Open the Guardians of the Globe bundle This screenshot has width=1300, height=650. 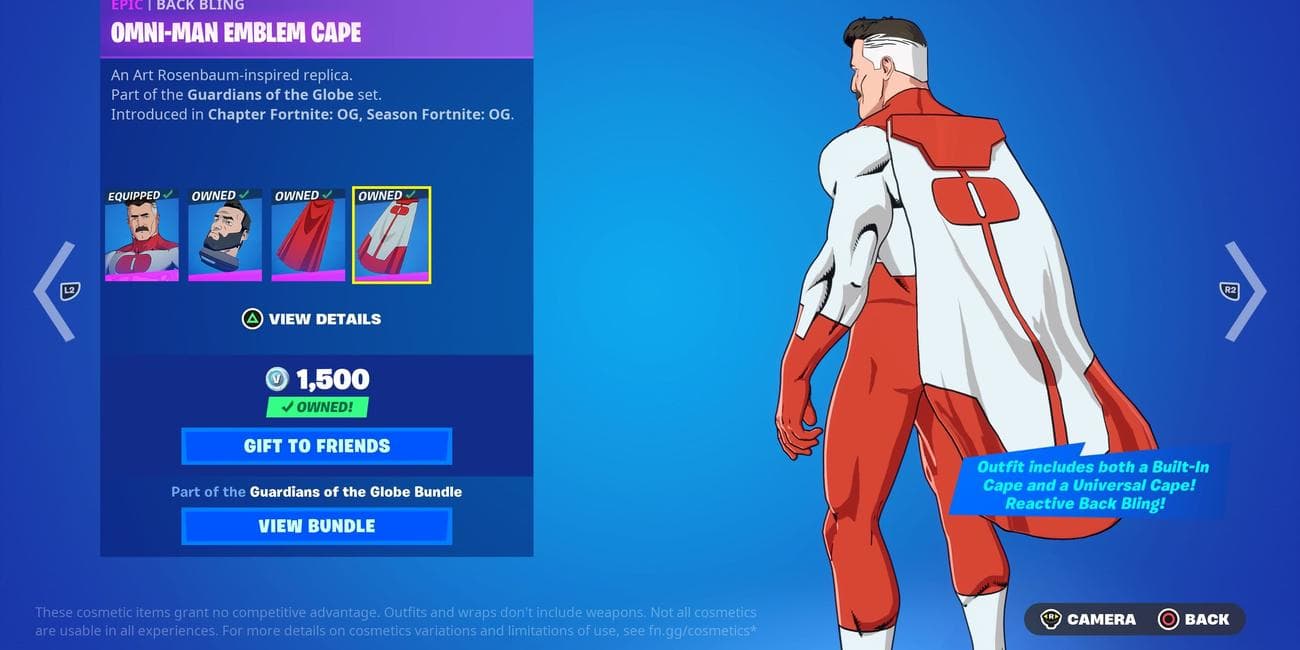pyautogui.click(x=316, y=526)
